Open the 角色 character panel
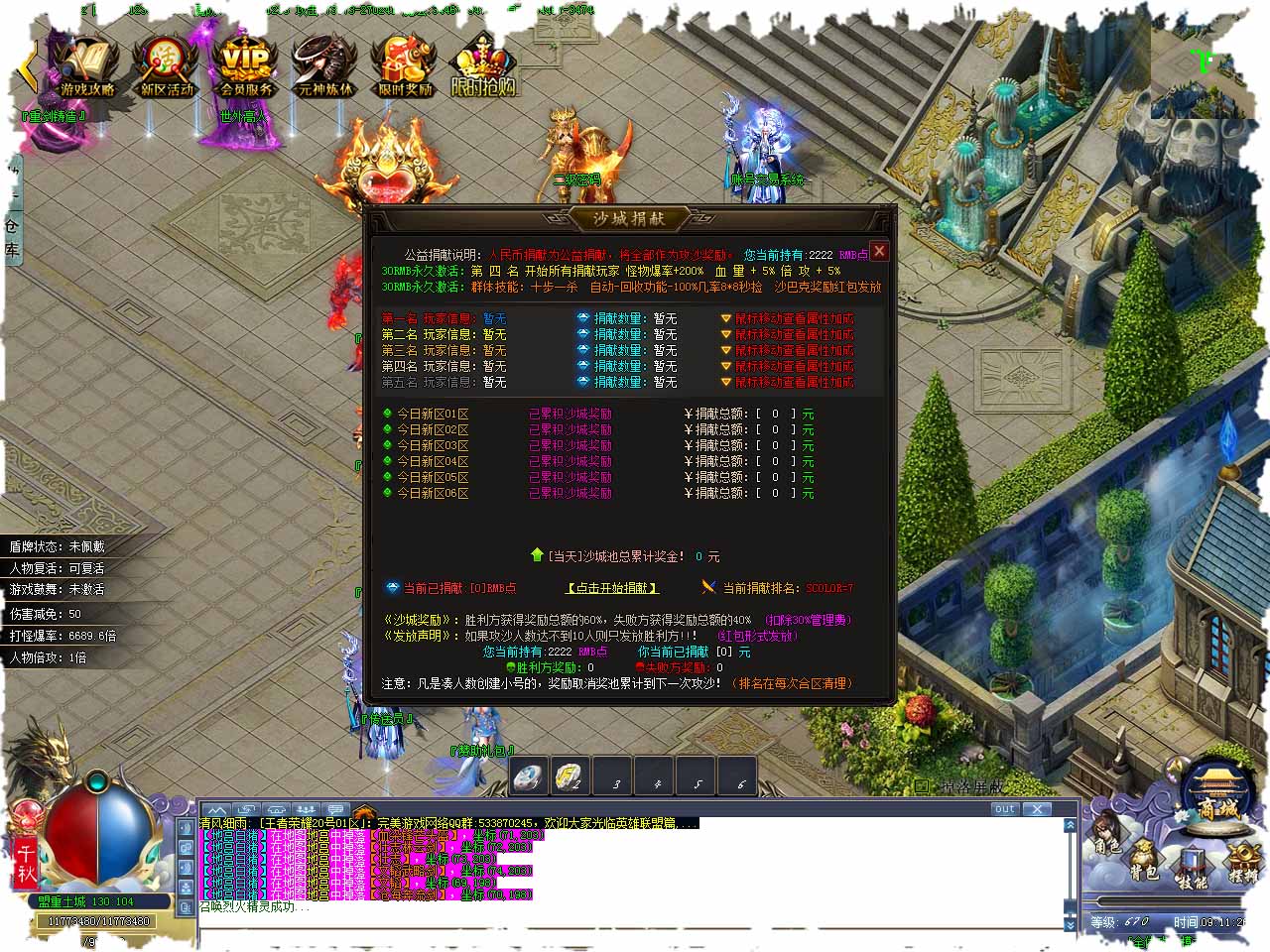The width and height of the screenshot is (1270, 952). 1106,839
